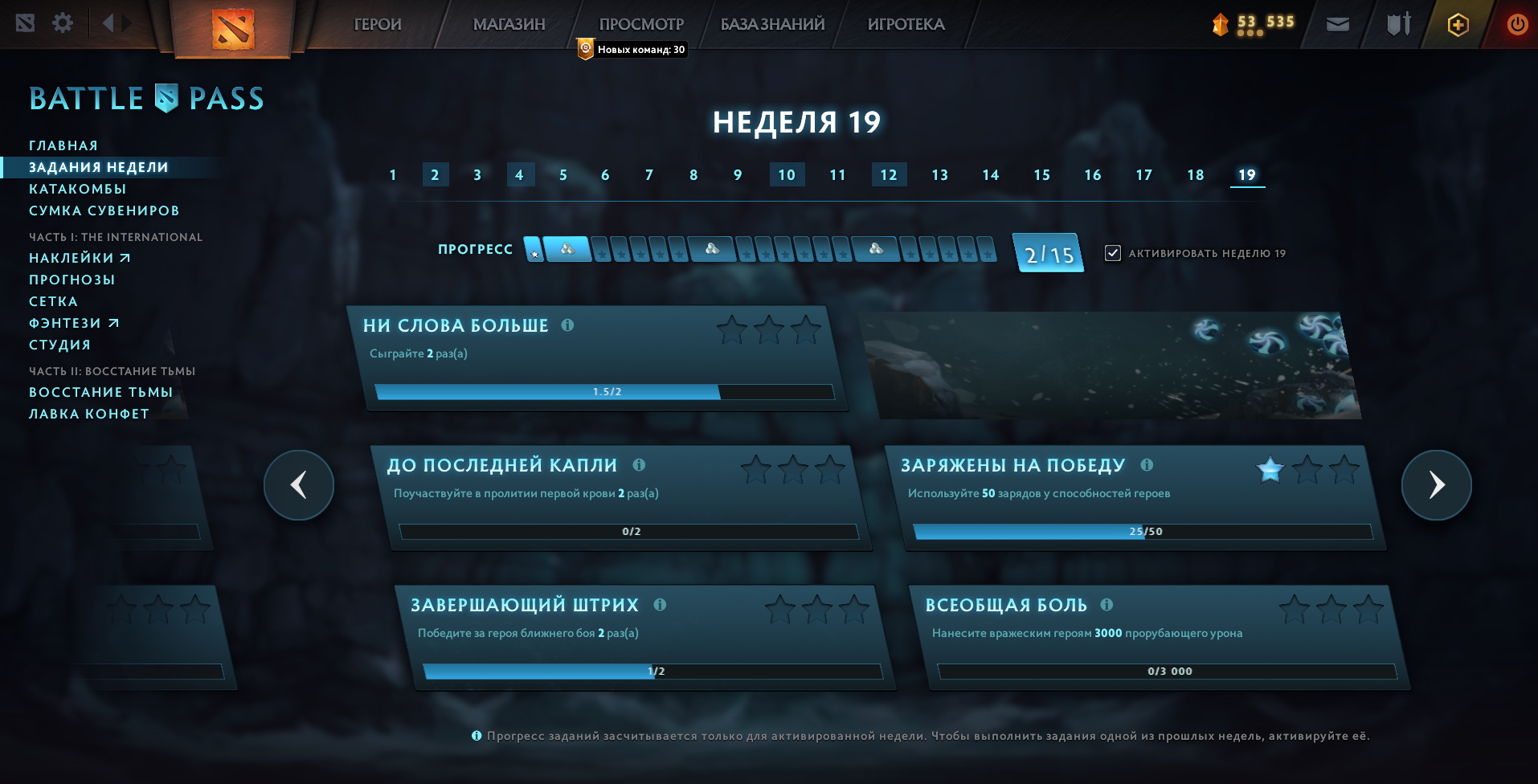Viewport: 1538px width, 784px height.
Task: Click the filled star on Заряжены на победу
Action: 1270,471
